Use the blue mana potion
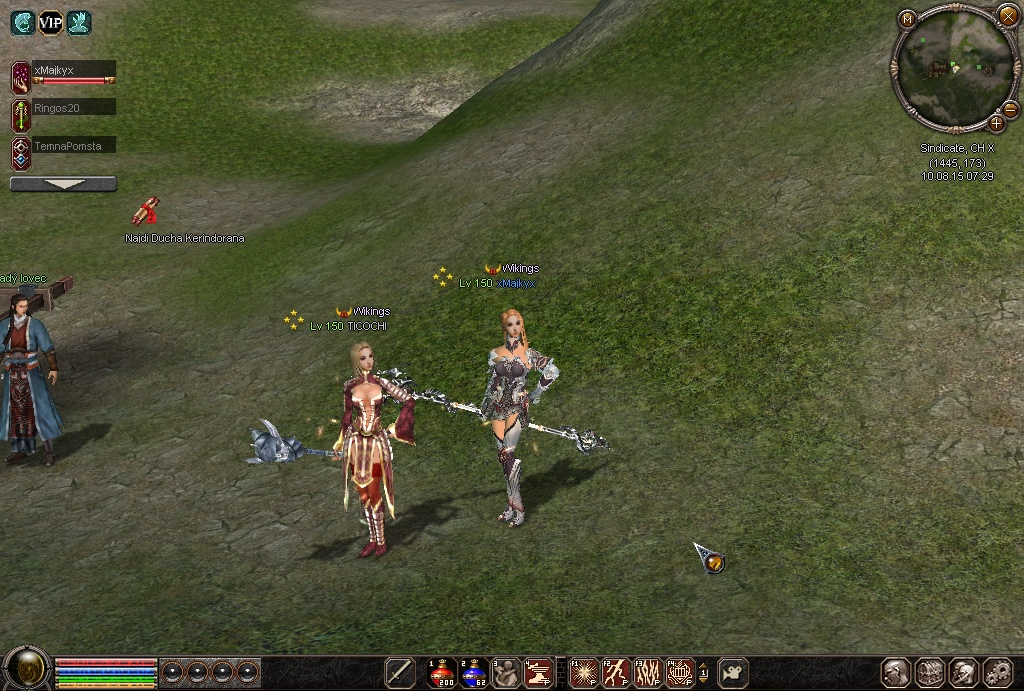This screenshot has width=1024, height=691. pyautogui.click(x=475, y=672)
